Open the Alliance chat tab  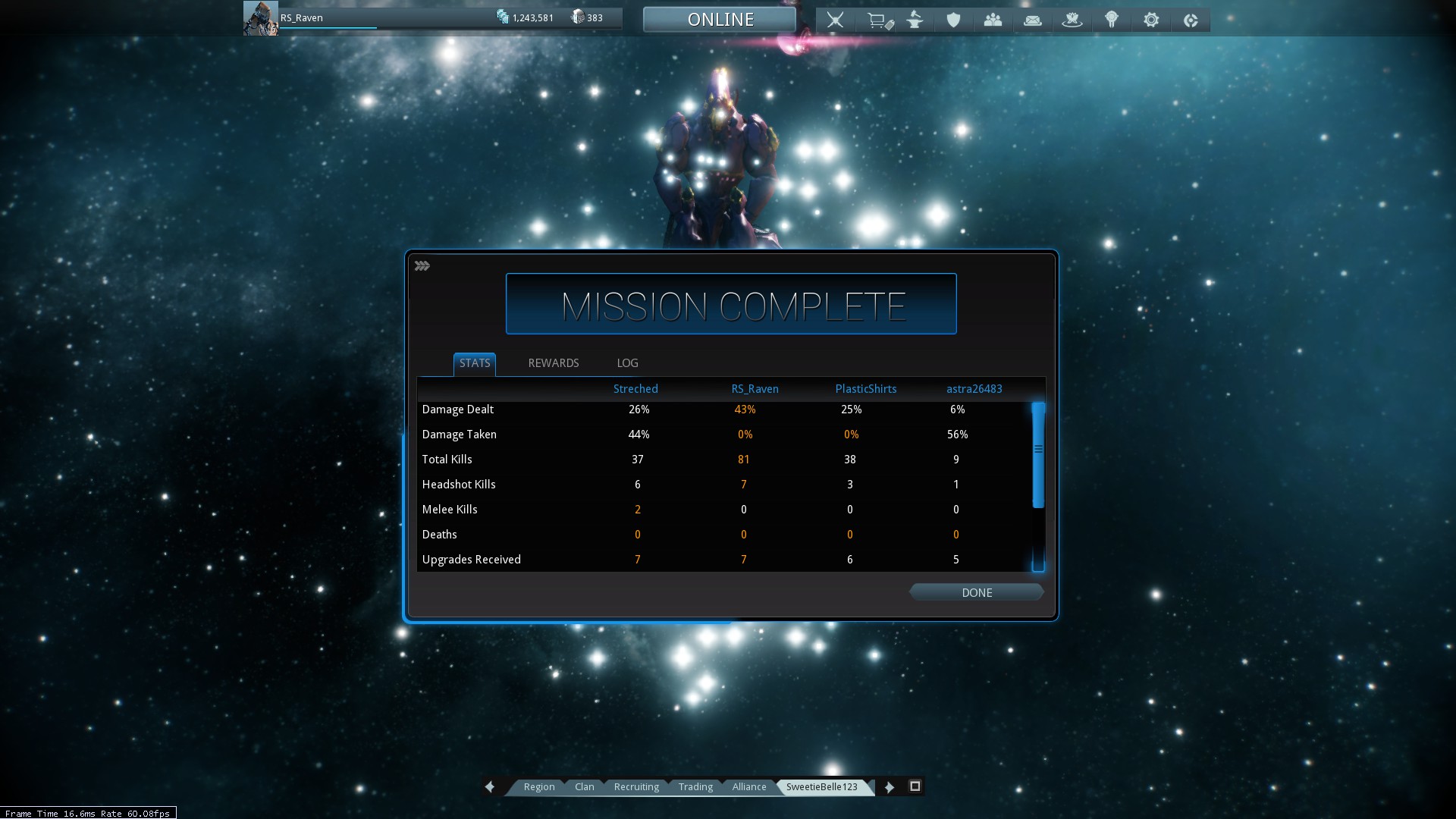tap(748, 786)
